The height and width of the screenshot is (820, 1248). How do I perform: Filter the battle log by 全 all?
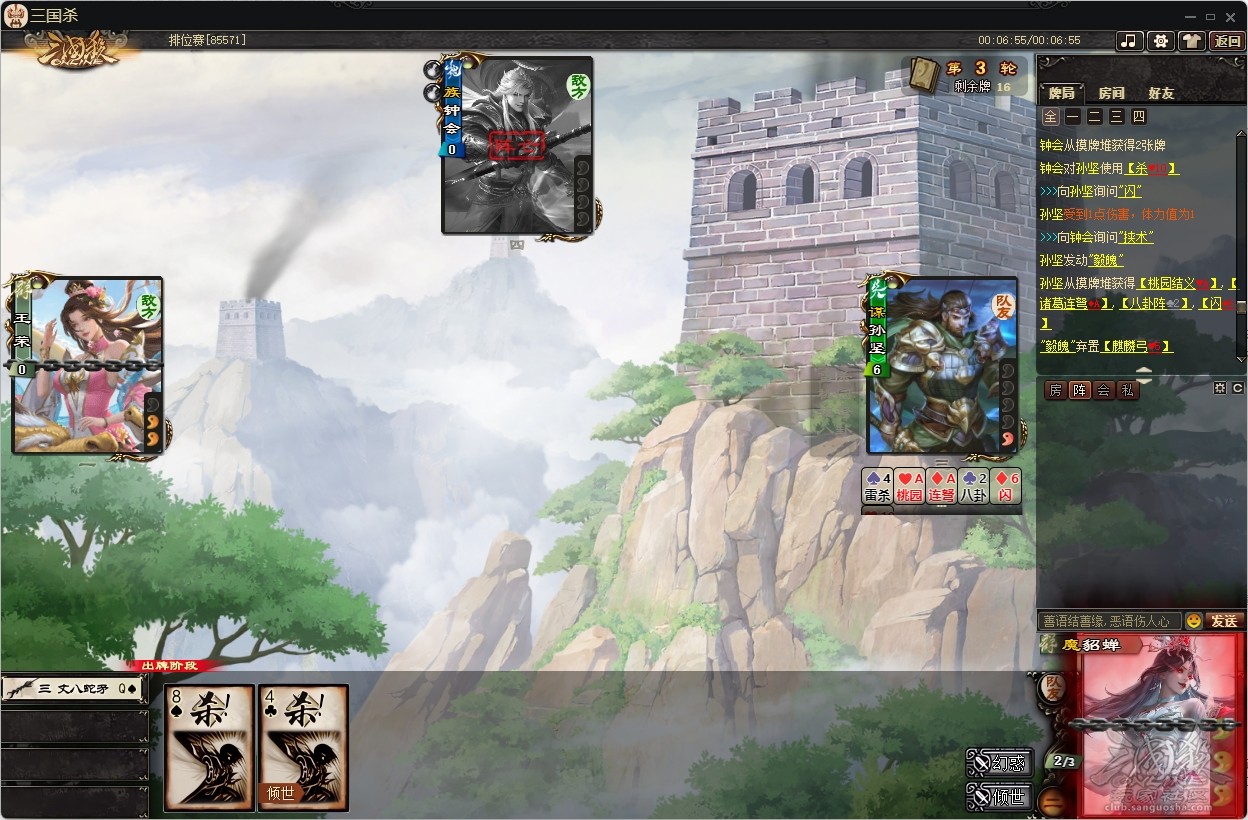[x=1049, y=117]
